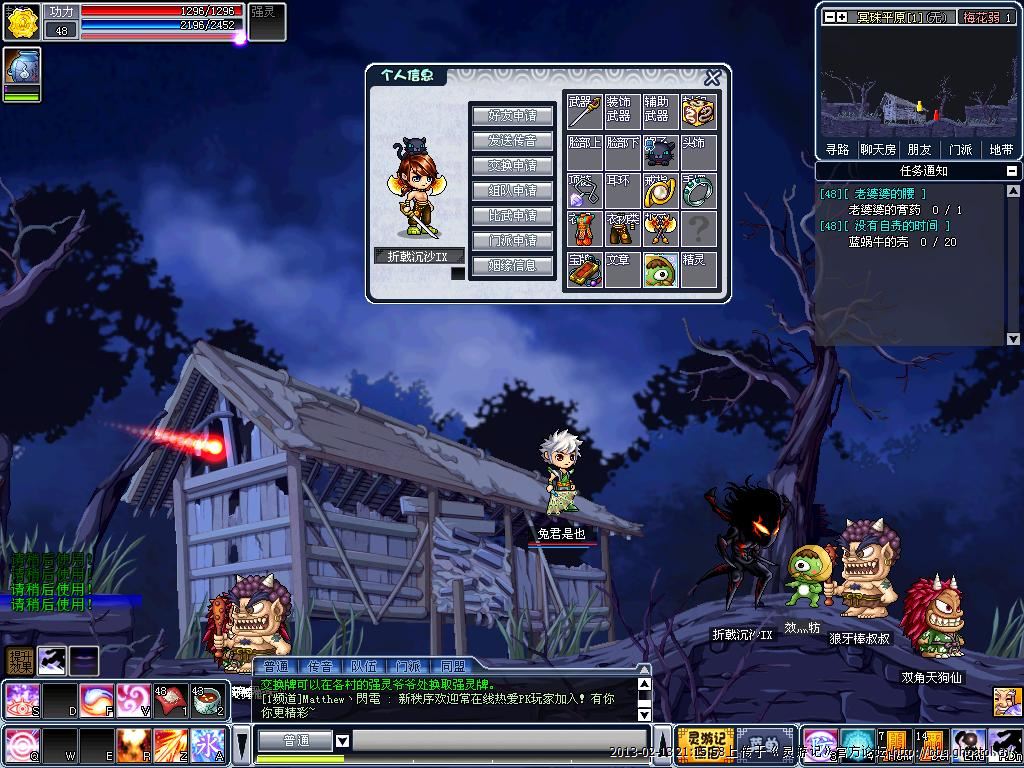Collapse the 任务通知 quest tracker
Viewport: 1024px width, 768px height.
(x=1013, y=171)
